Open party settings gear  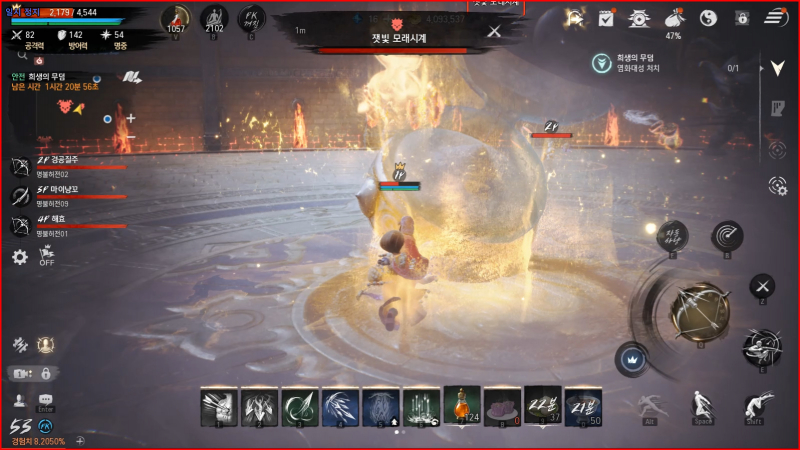point(19,257)
